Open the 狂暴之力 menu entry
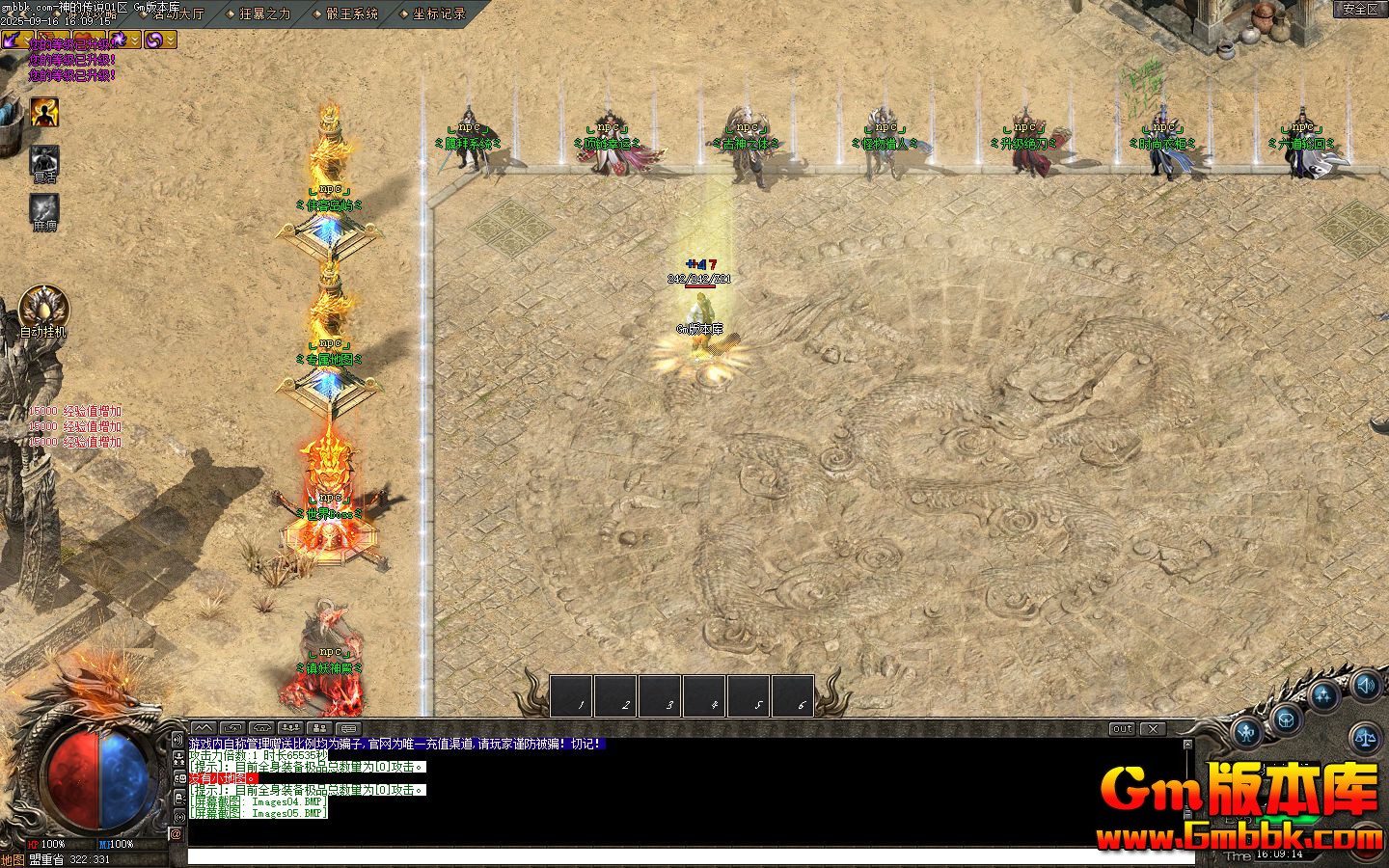 point(263,14)
